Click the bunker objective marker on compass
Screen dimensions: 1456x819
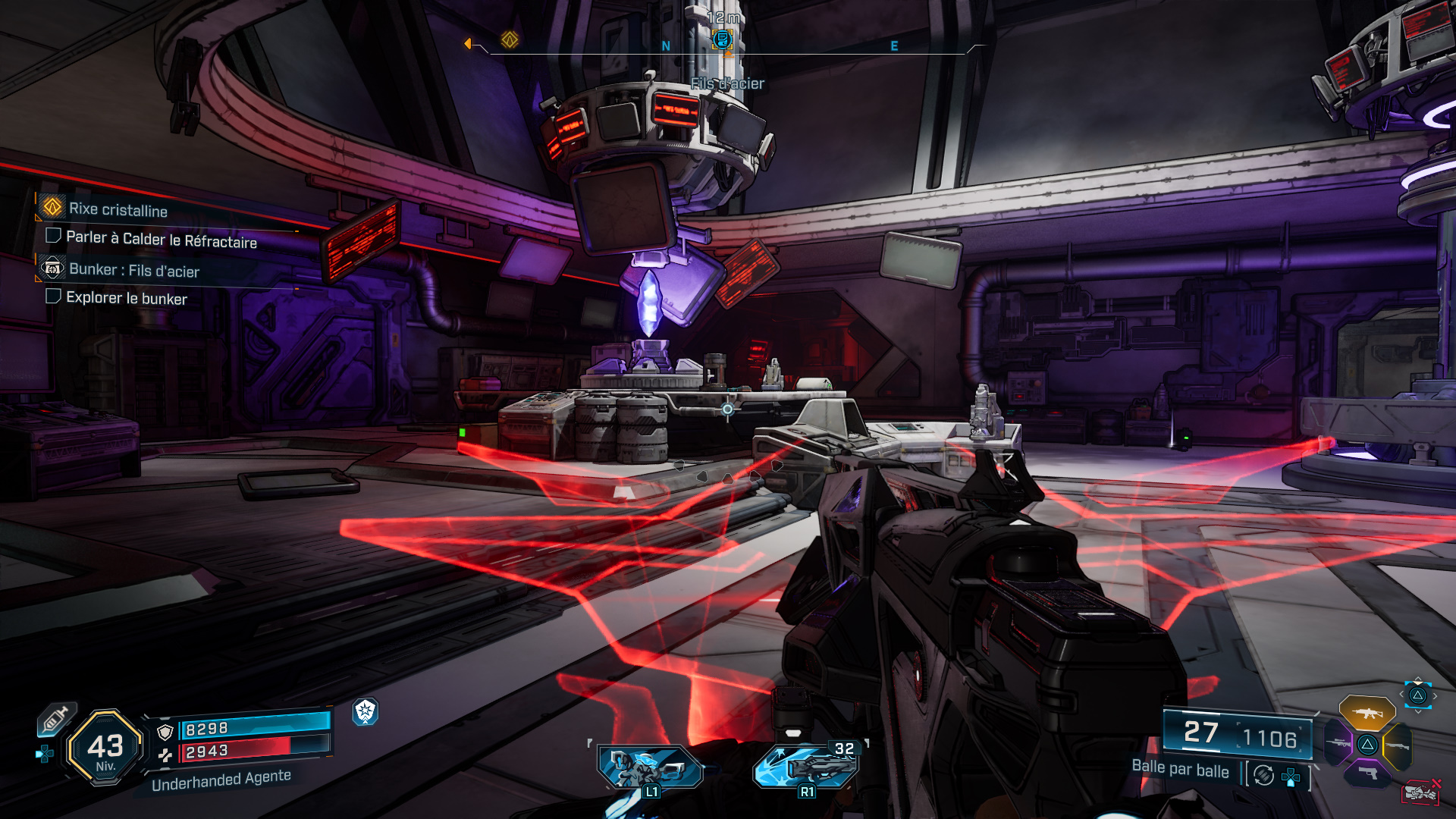tap(722, 39)
